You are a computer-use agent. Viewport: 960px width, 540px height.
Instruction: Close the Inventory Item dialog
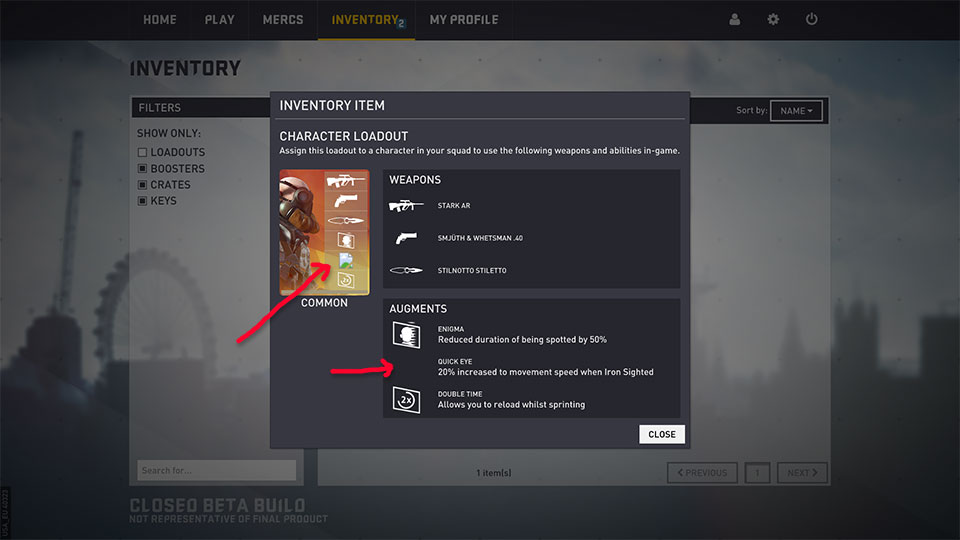661,434
